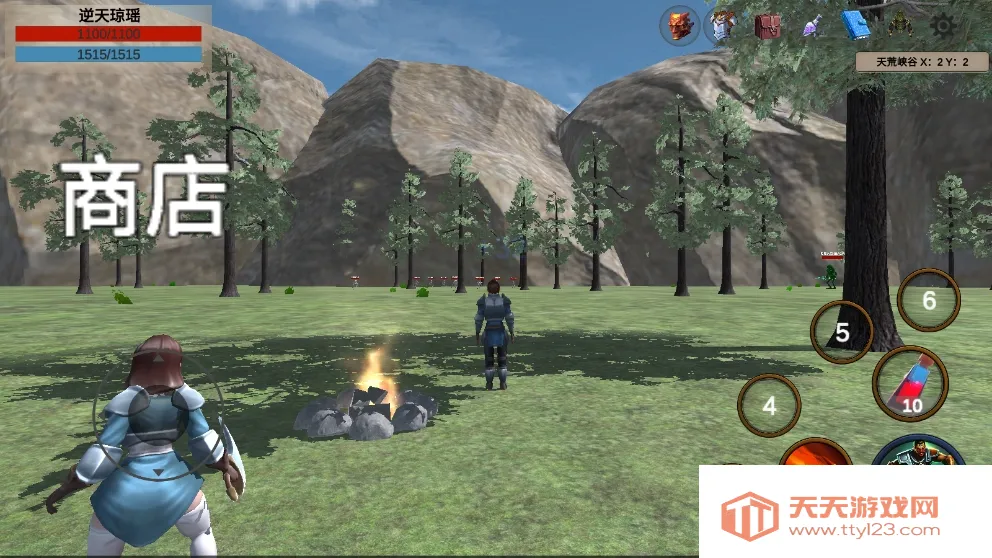Image resolution: width=992 pixels, height=558 pixels.
Task: Click the green monster figure icon
Action: 898,26
